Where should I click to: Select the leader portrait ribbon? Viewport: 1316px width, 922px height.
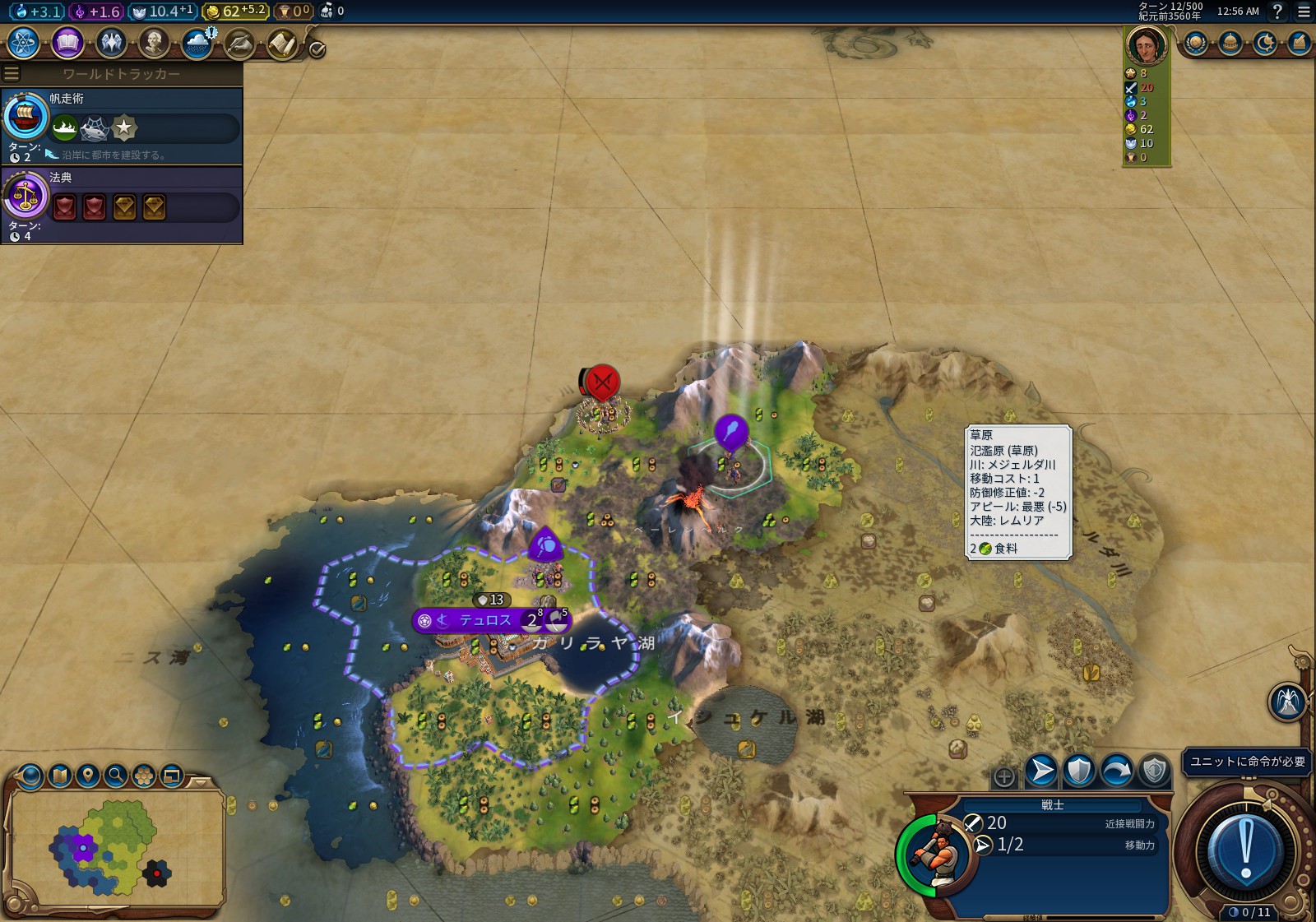coord(1146,45)
